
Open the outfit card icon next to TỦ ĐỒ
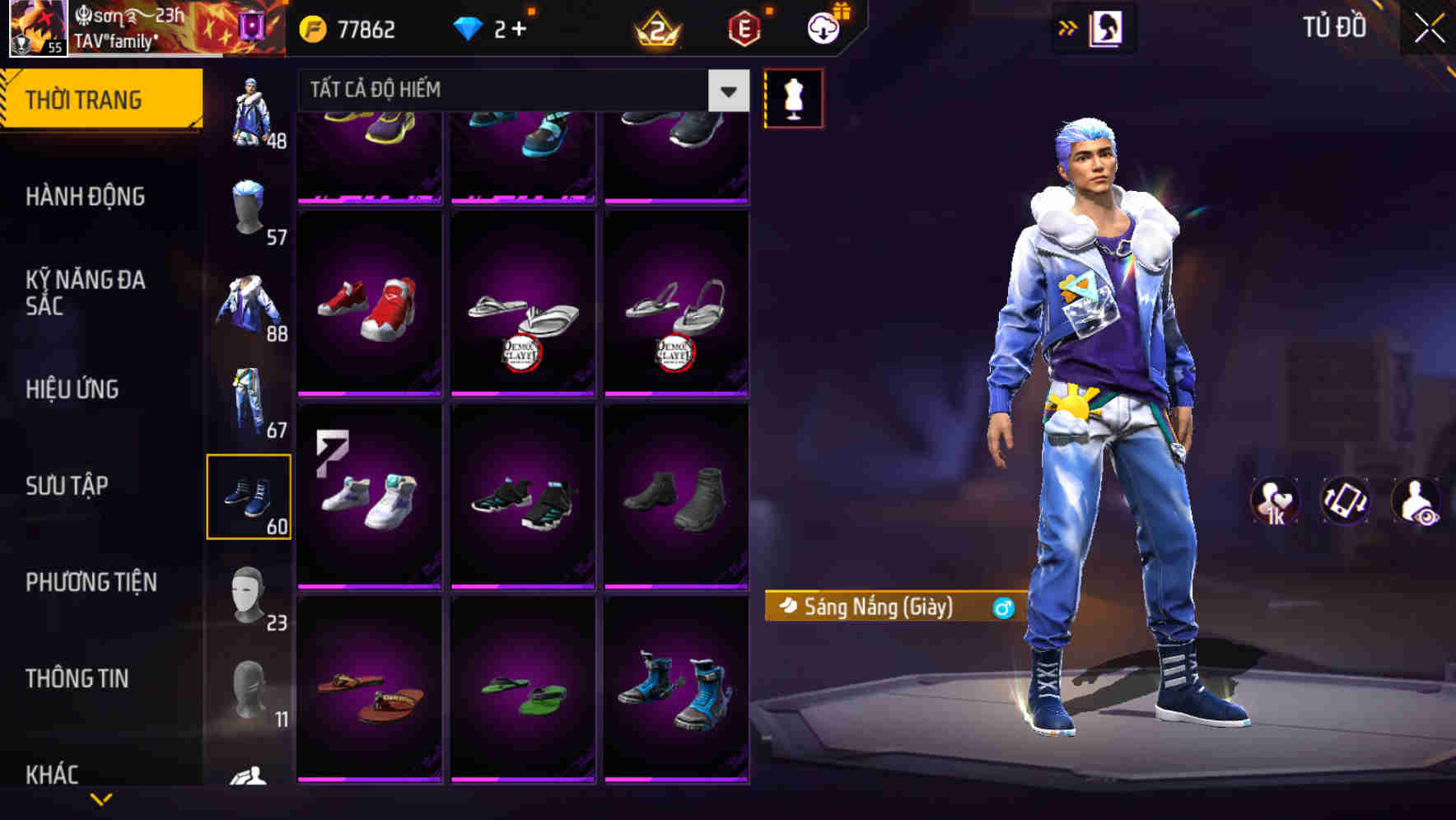[1108, 27]
